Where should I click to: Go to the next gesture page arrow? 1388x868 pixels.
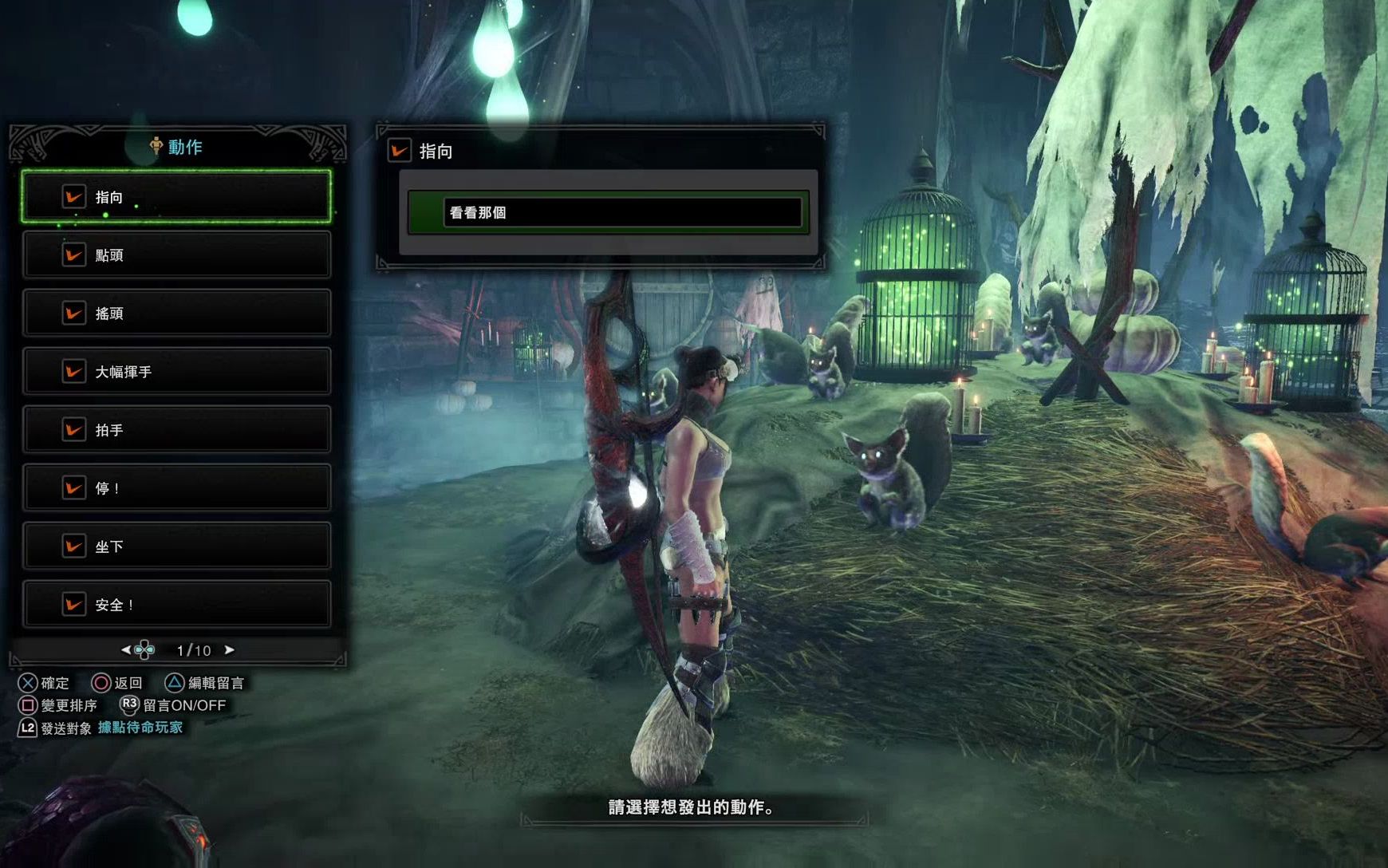coord(230,650)
